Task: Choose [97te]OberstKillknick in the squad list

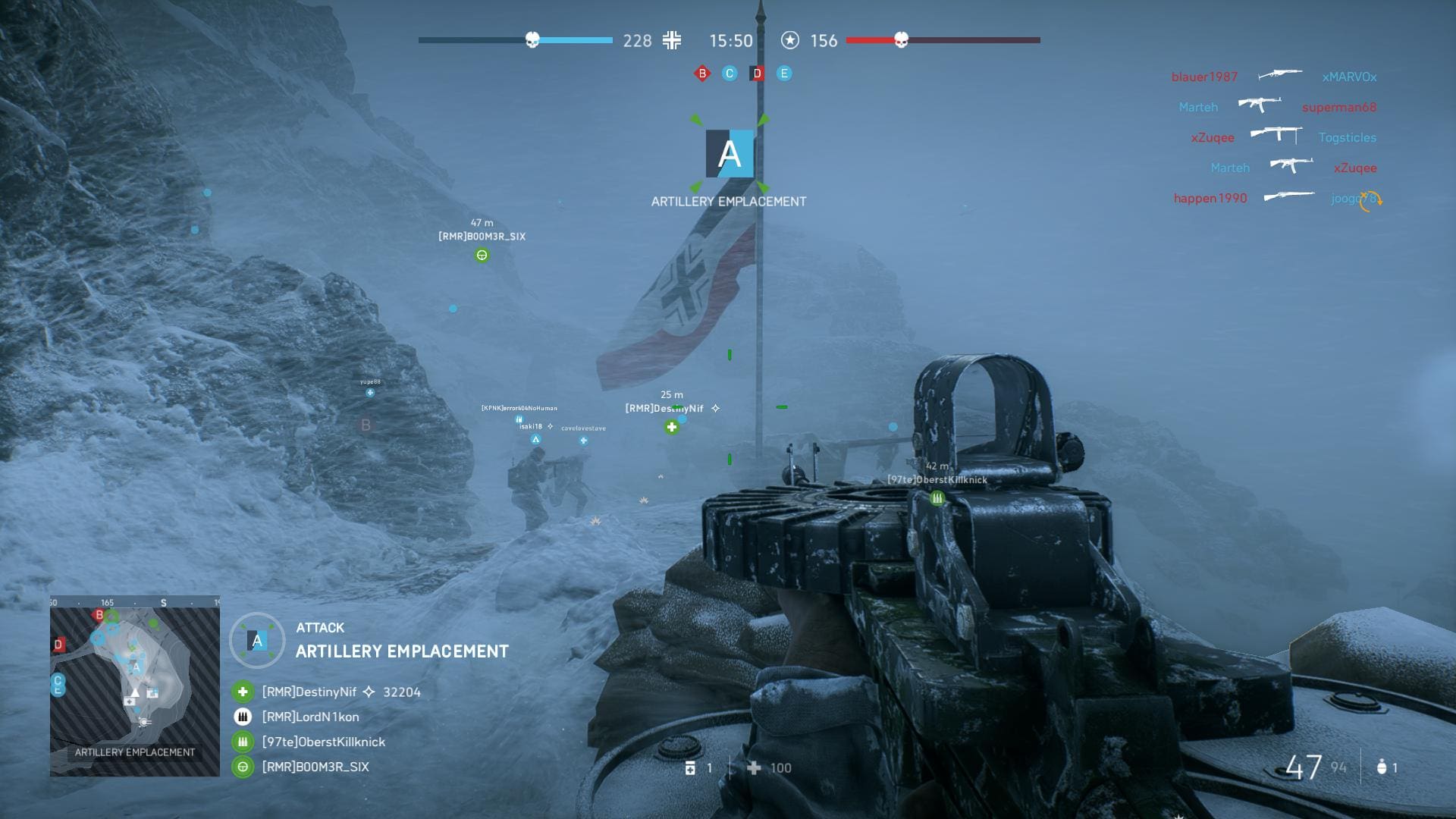Action: point(323,742)
